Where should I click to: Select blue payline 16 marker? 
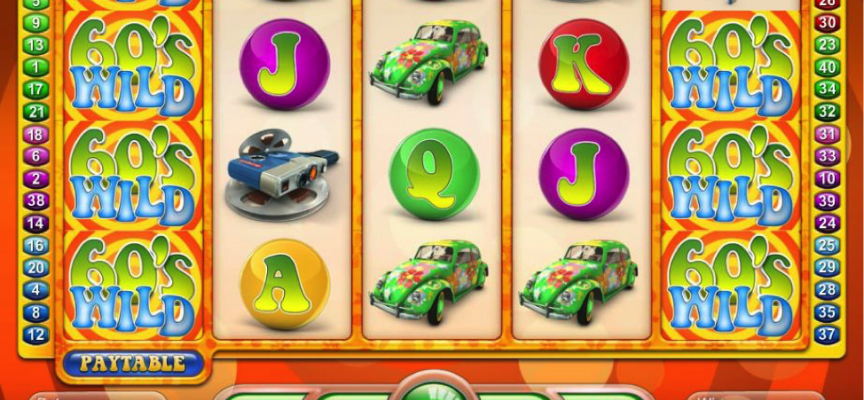(x=35, y=245)
